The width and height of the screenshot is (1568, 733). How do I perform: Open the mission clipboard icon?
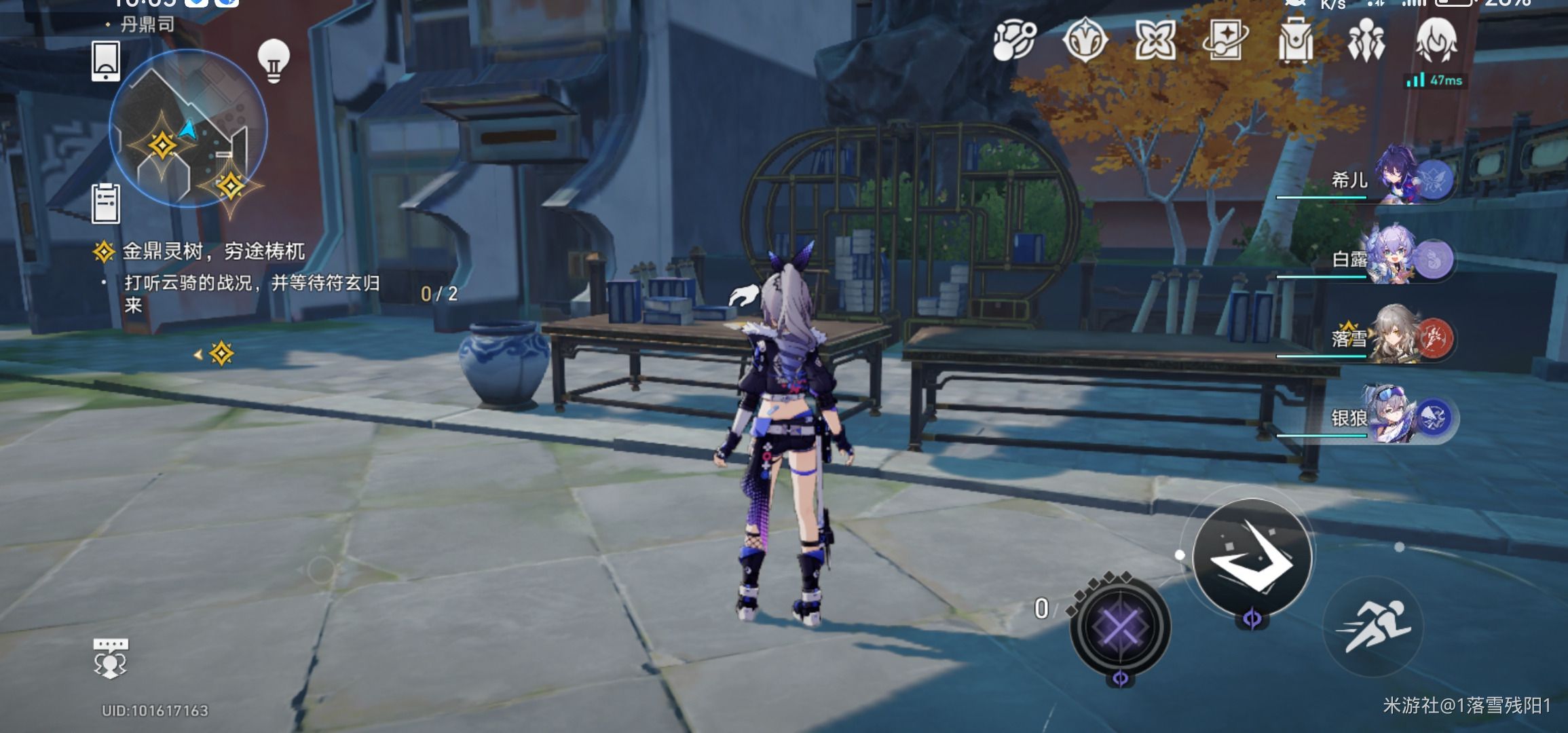(106, 203)
